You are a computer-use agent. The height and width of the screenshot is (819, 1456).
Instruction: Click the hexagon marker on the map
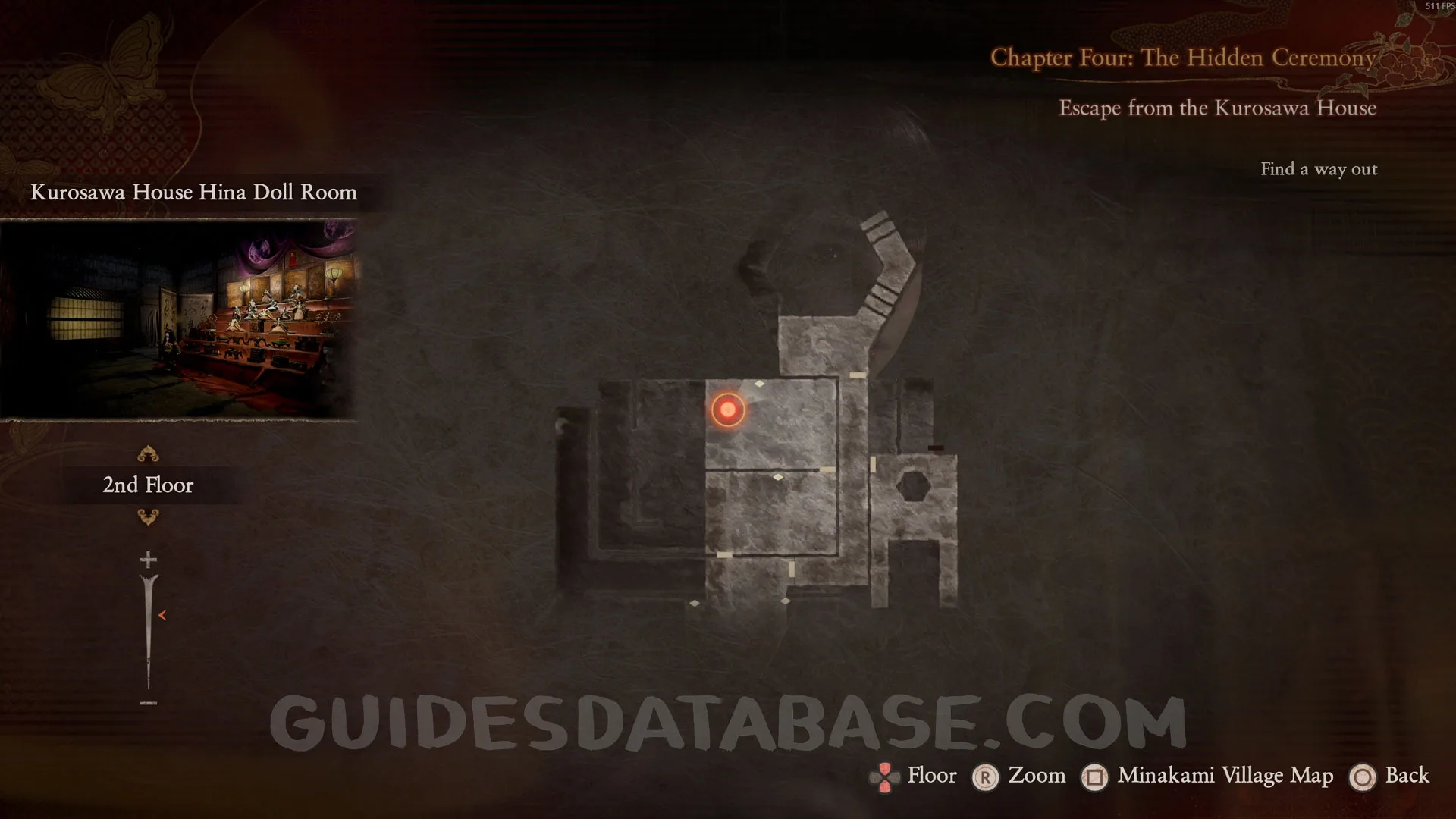pos(913,484)
